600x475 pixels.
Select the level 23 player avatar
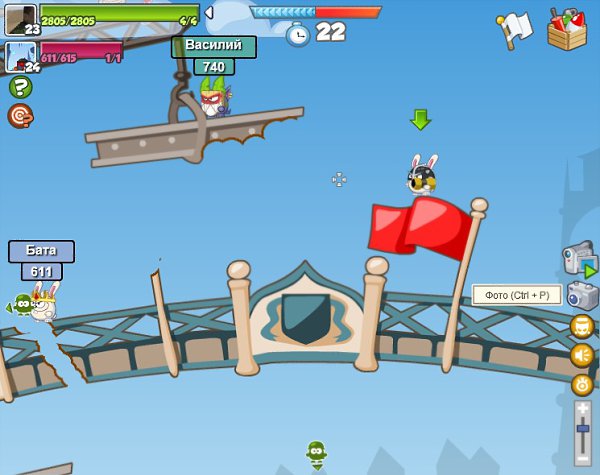coord(20,19)
